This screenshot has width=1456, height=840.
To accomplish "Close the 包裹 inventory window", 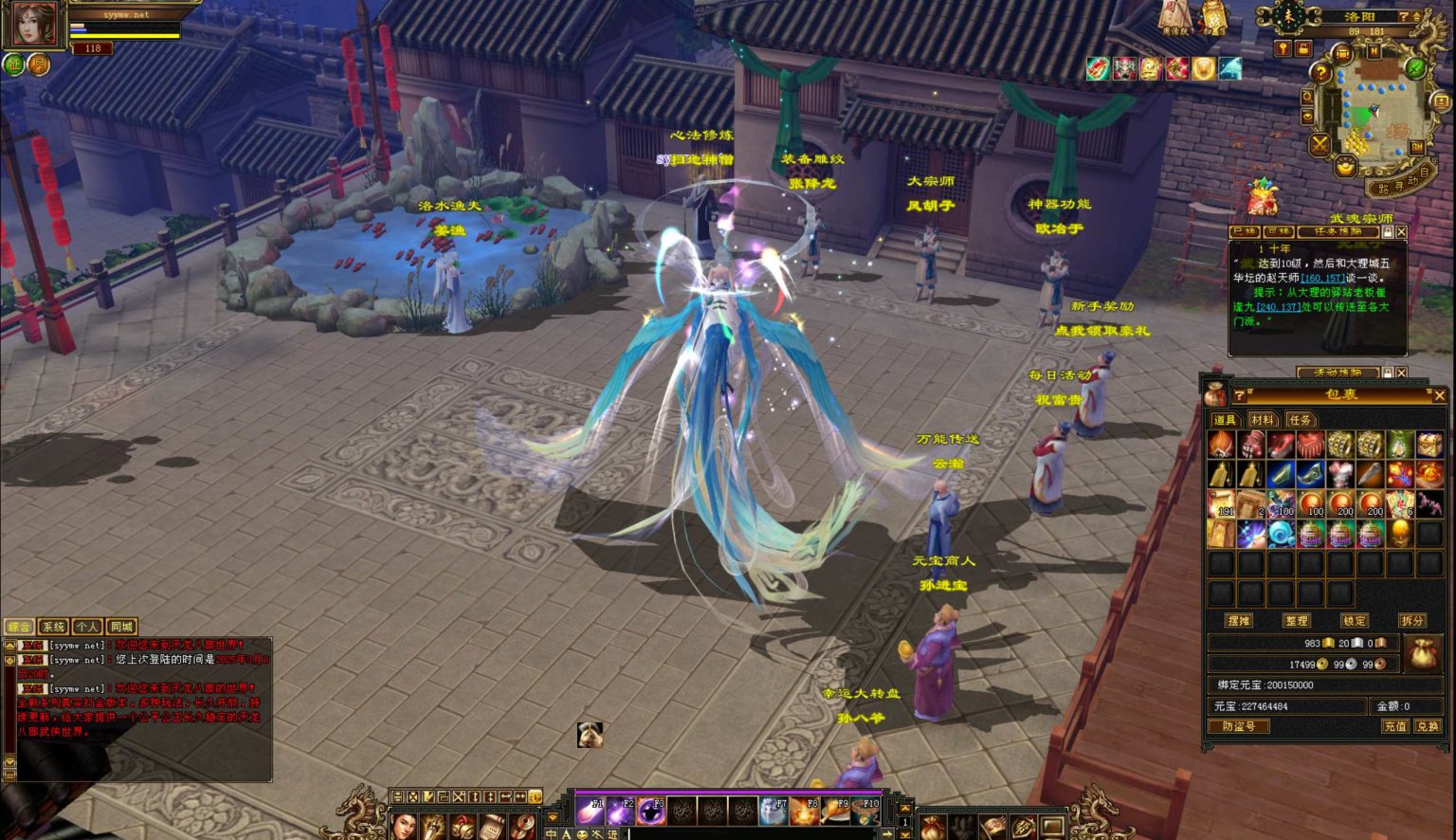I will coord(1439,395).
